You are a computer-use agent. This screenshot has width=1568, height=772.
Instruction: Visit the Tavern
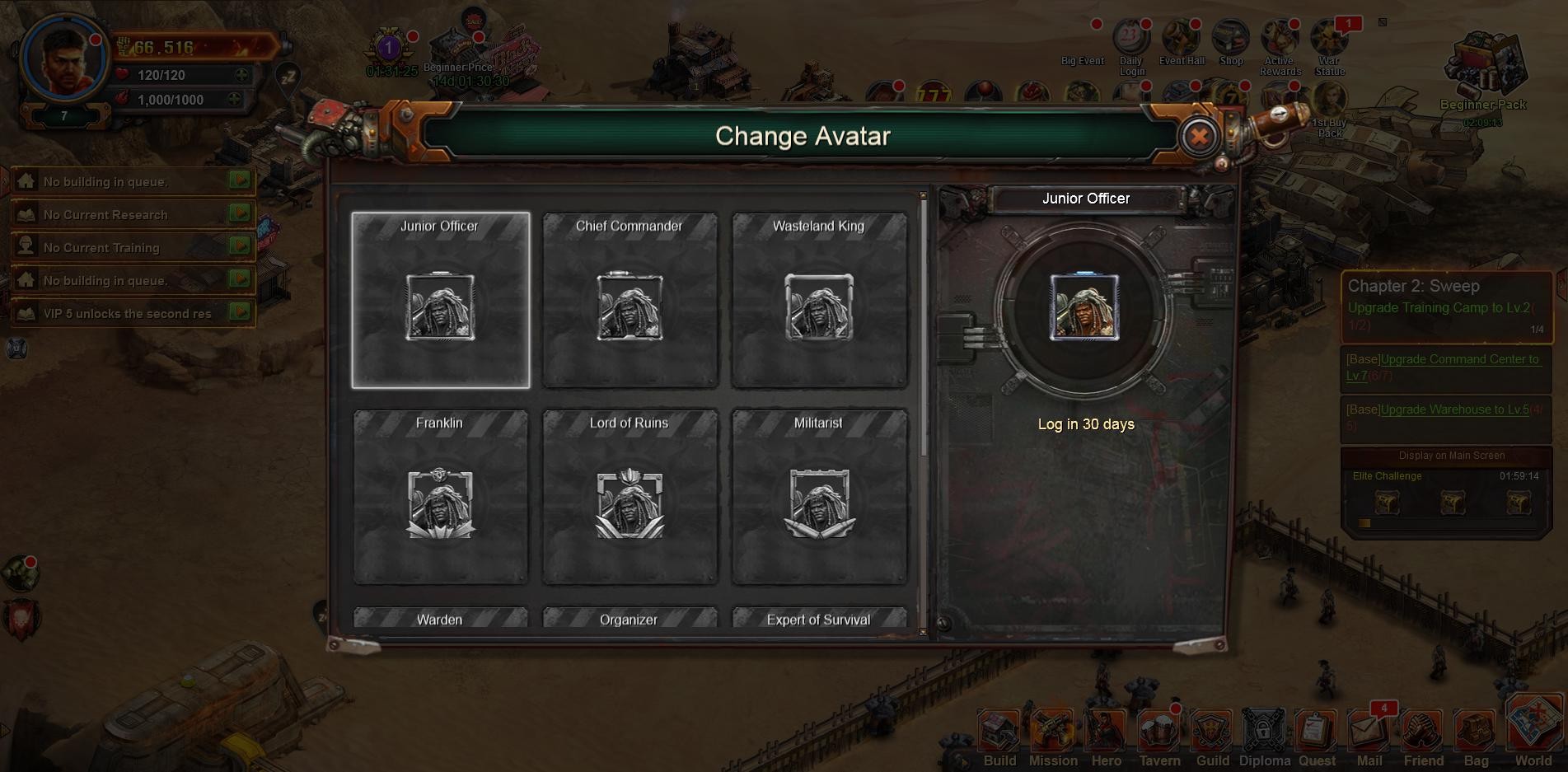pos(1159,735)
